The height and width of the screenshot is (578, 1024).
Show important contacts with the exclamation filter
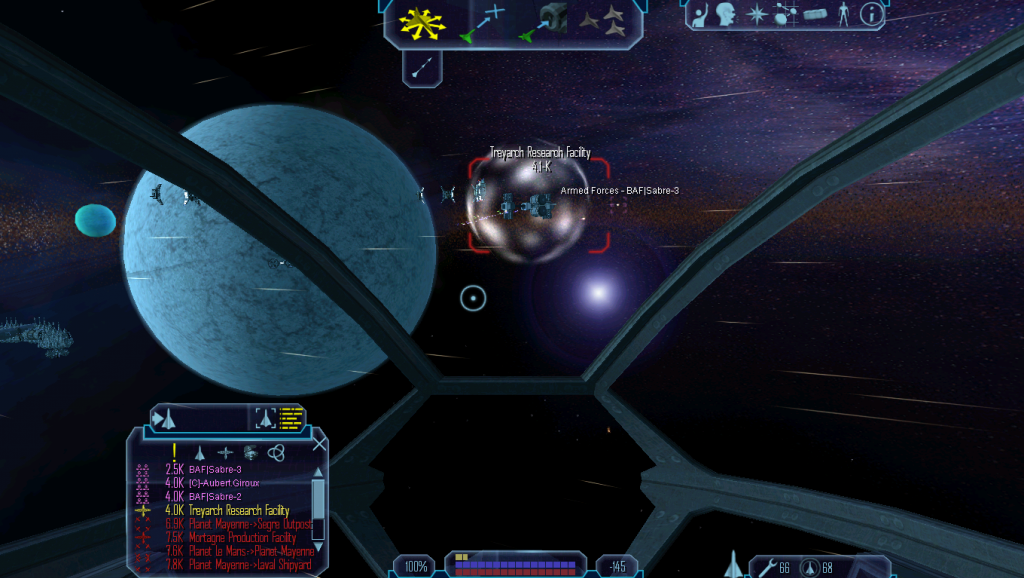pos(174,452)
